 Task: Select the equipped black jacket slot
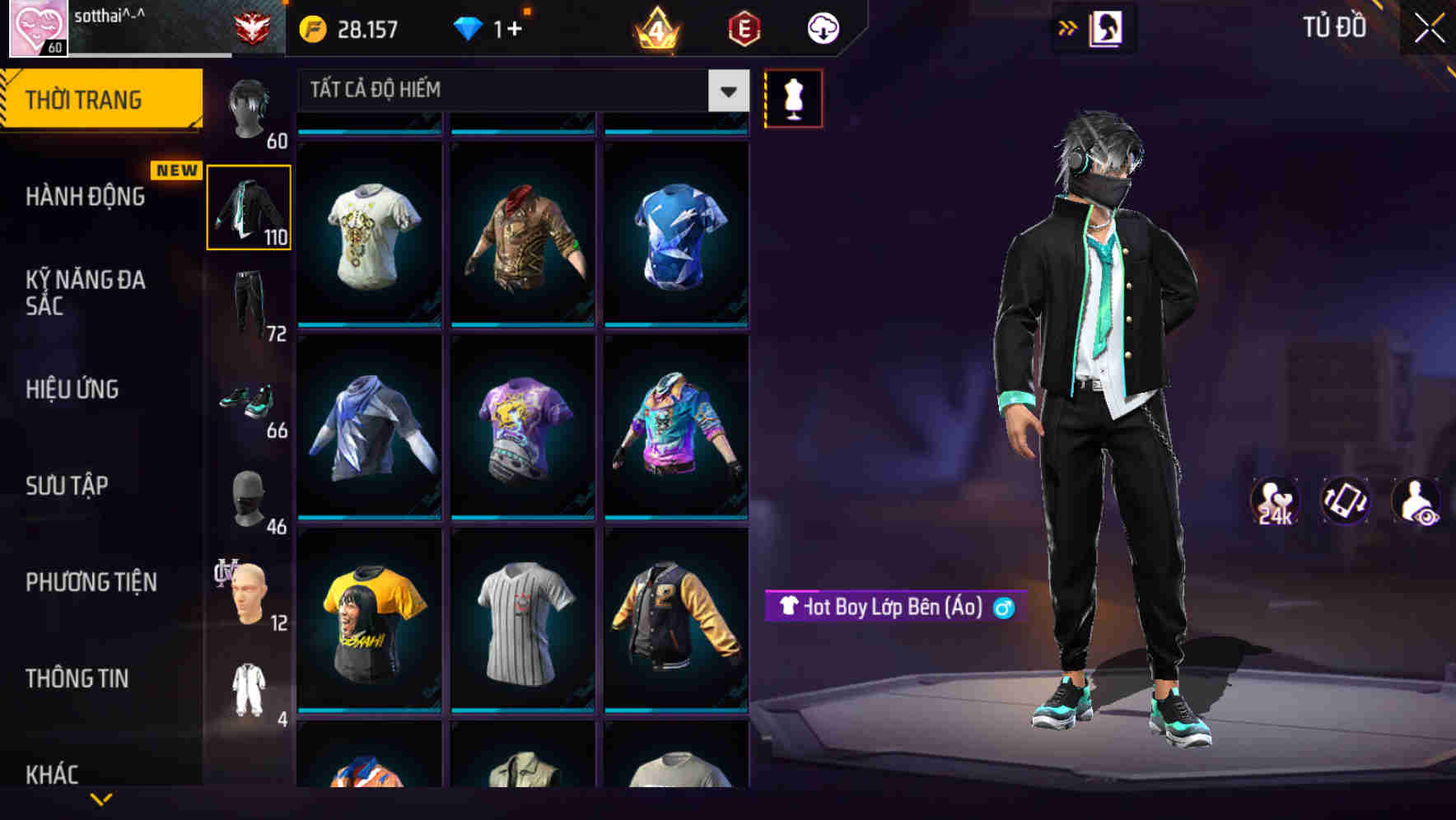coord(250,207)
